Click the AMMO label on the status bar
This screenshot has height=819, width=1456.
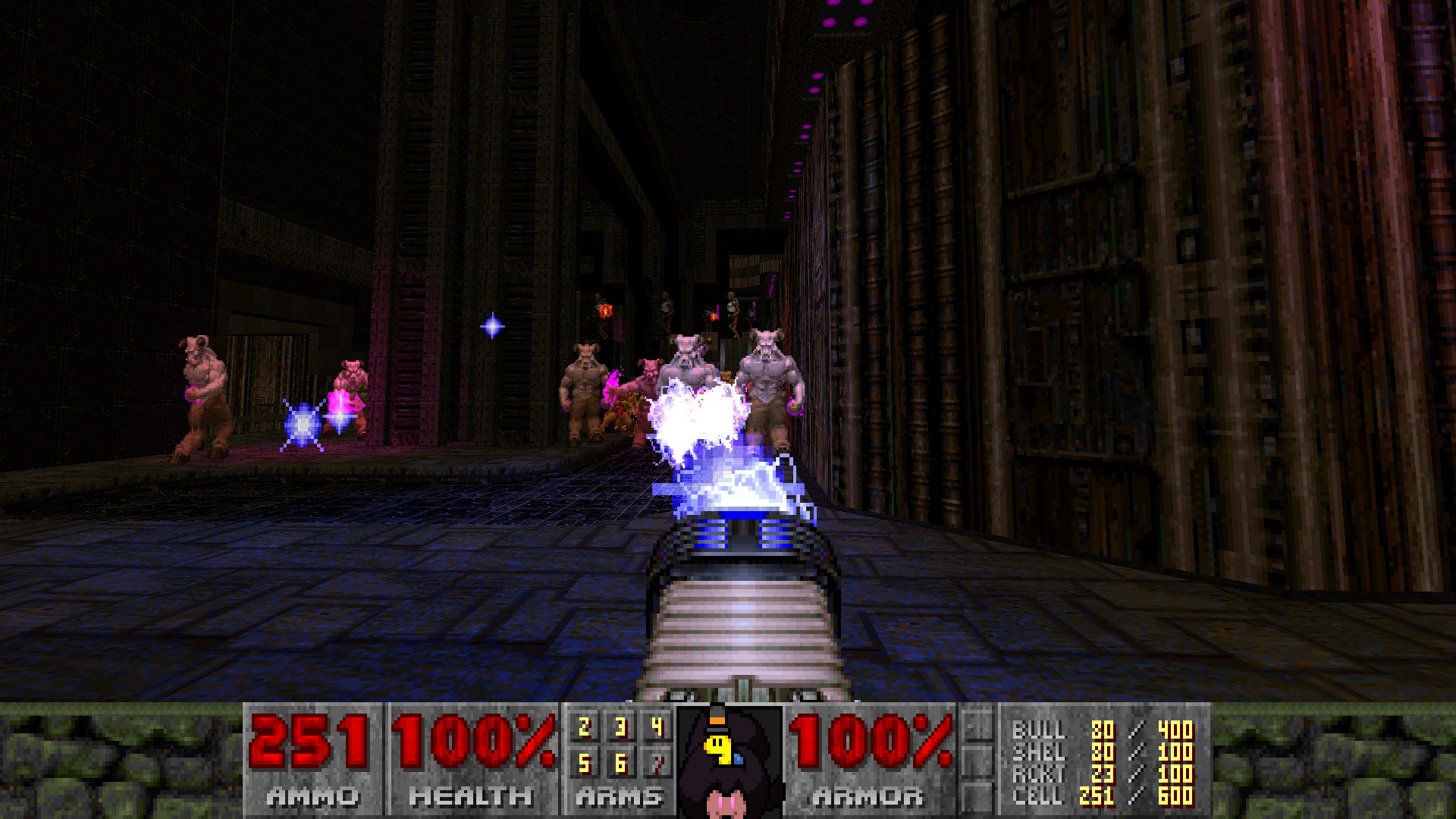tap(313, 796)
